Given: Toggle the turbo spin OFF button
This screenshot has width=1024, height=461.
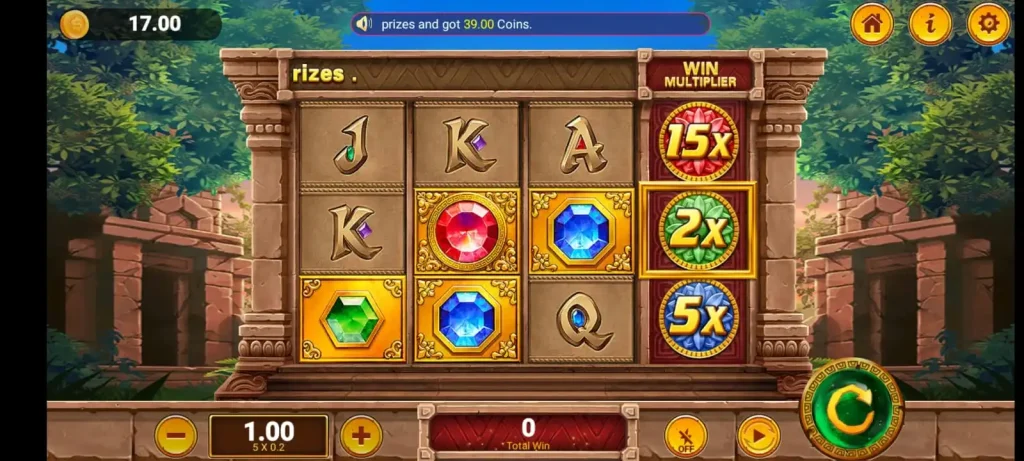Looking at the screenshot, I should (x=685, y=436).
